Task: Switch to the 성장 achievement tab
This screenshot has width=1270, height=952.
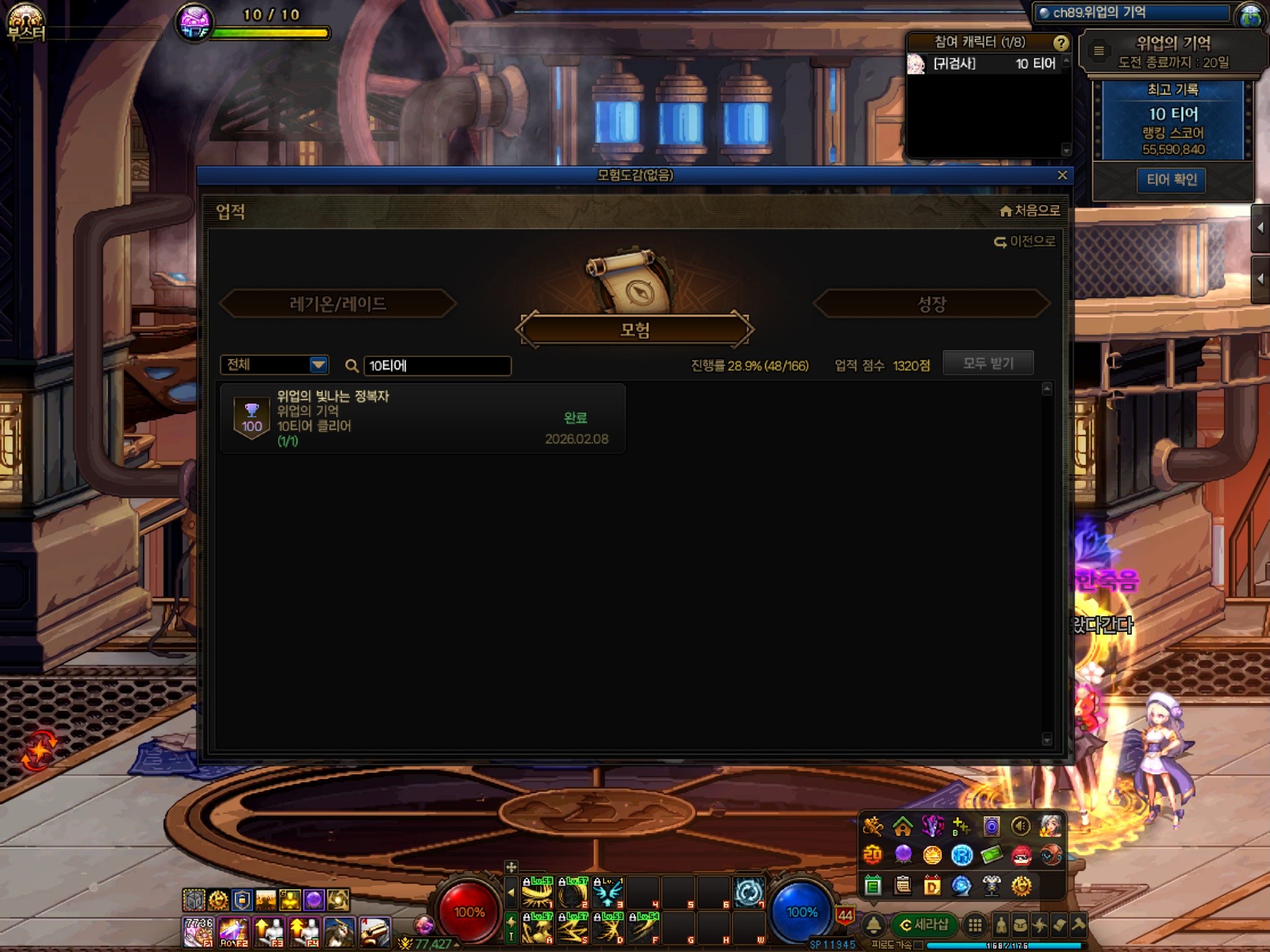Action: (931, 304)
